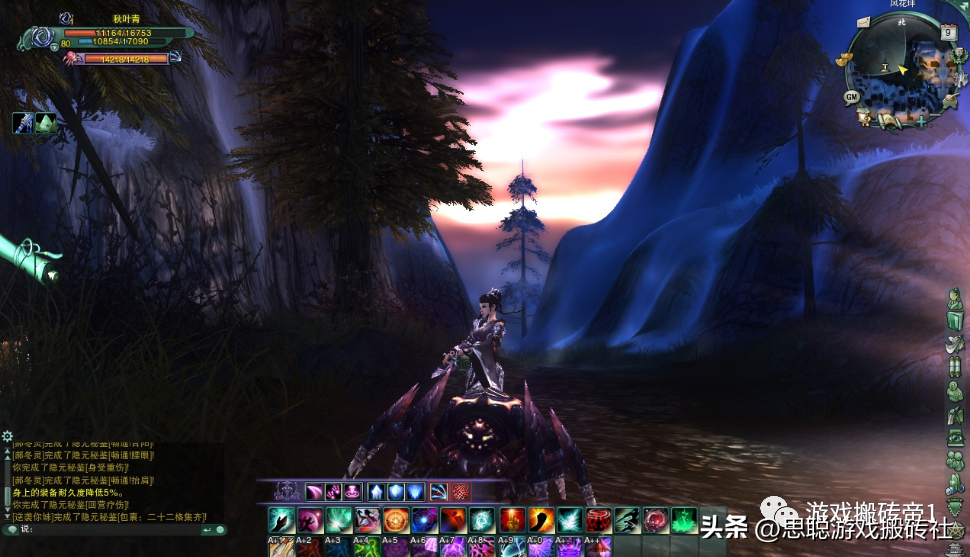
Task: Open the calendar icon showing 9
Action: [x=948, y=33]
